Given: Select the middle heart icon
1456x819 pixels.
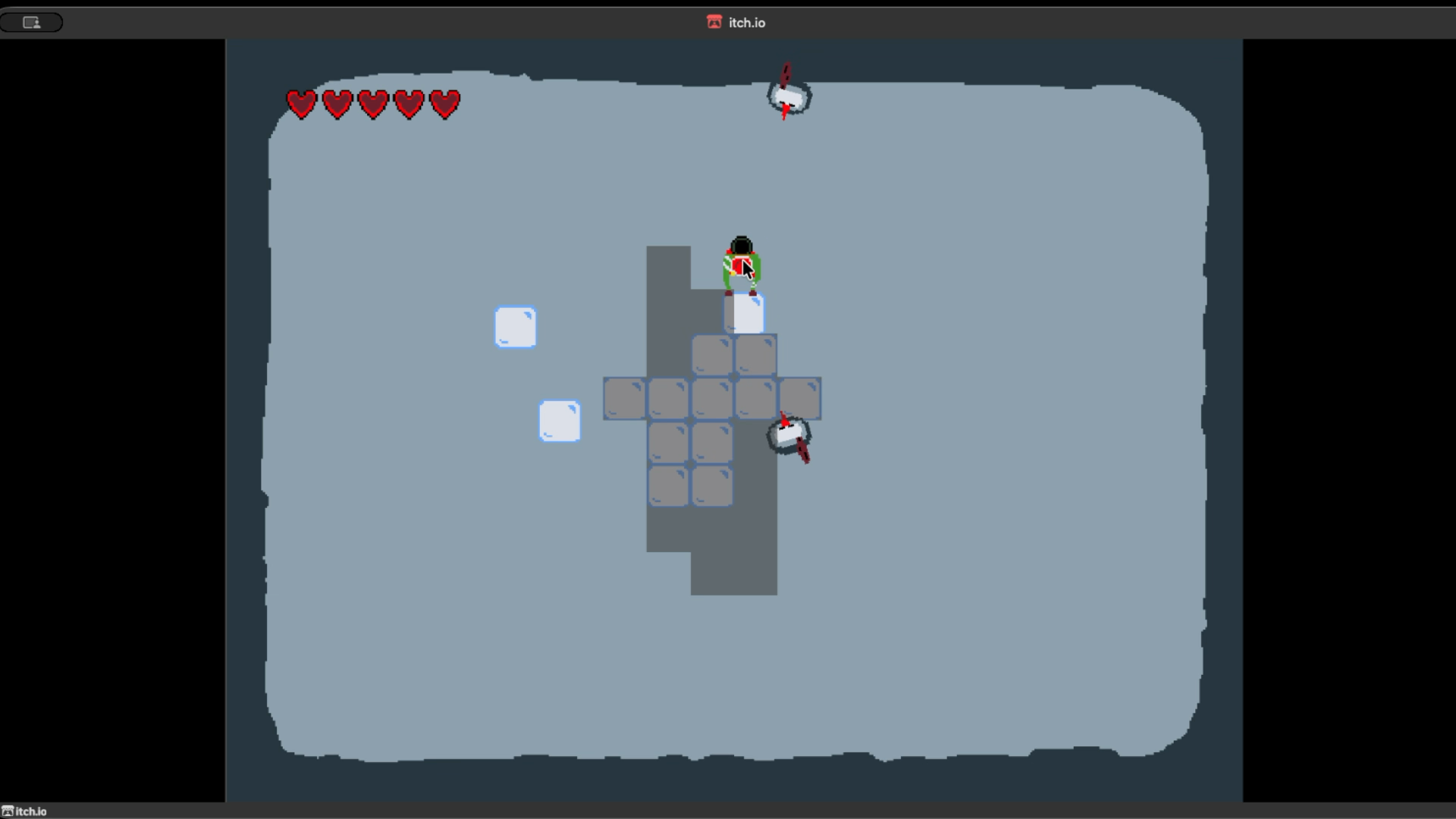Looking at the screenshot, I should click(x=374, y=104).
